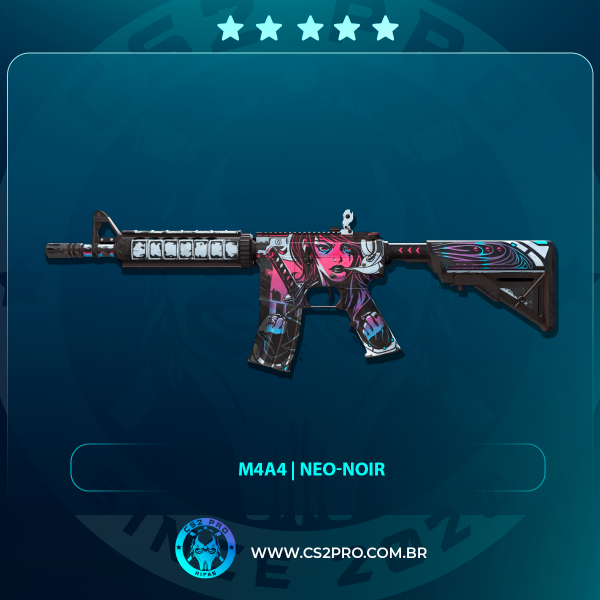Click the M4A4 | NEO-NOIR name bar
Image resolution: width=600 pixels, height=600 pixels.
[x=308, y=468]
